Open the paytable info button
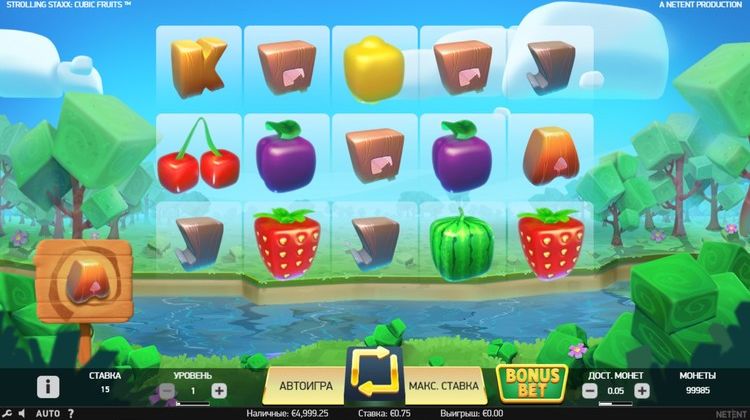The image size is (750, 420). 48,387
